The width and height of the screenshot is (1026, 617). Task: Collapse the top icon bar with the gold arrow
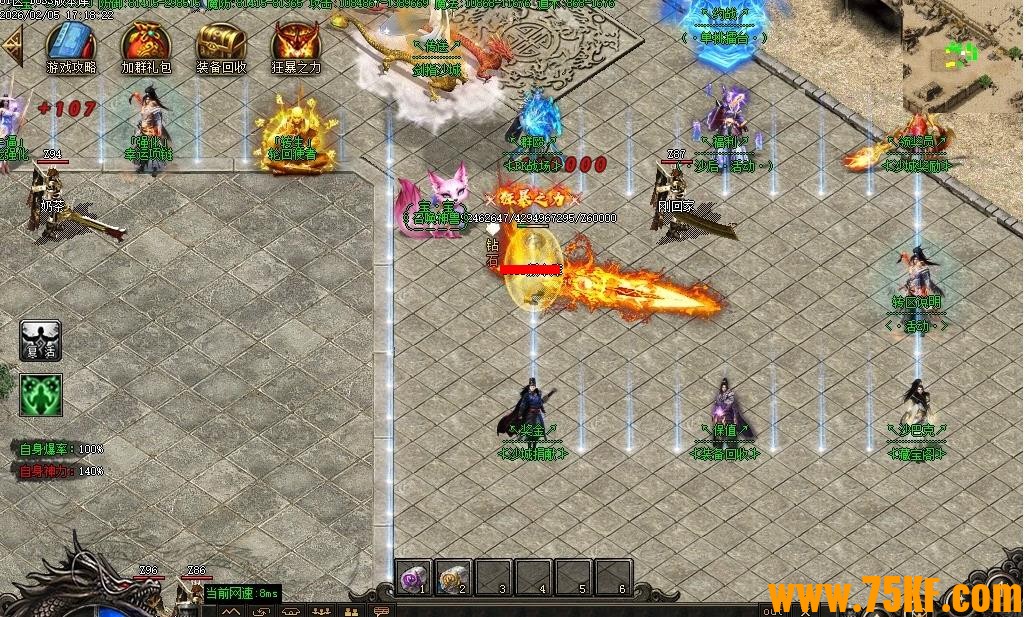click(x=12, y=46)
